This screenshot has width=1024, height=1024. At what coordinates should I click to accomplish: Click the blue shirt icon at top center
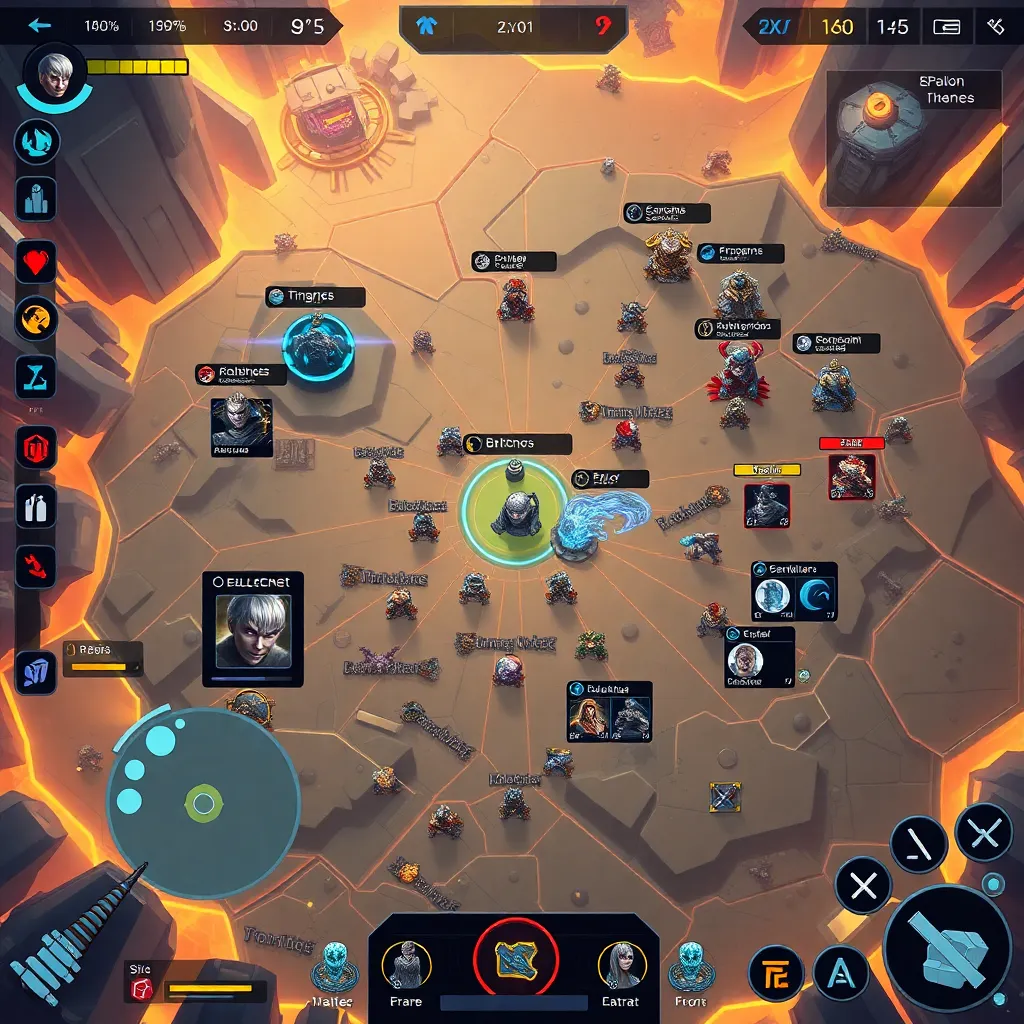(429, 27)
